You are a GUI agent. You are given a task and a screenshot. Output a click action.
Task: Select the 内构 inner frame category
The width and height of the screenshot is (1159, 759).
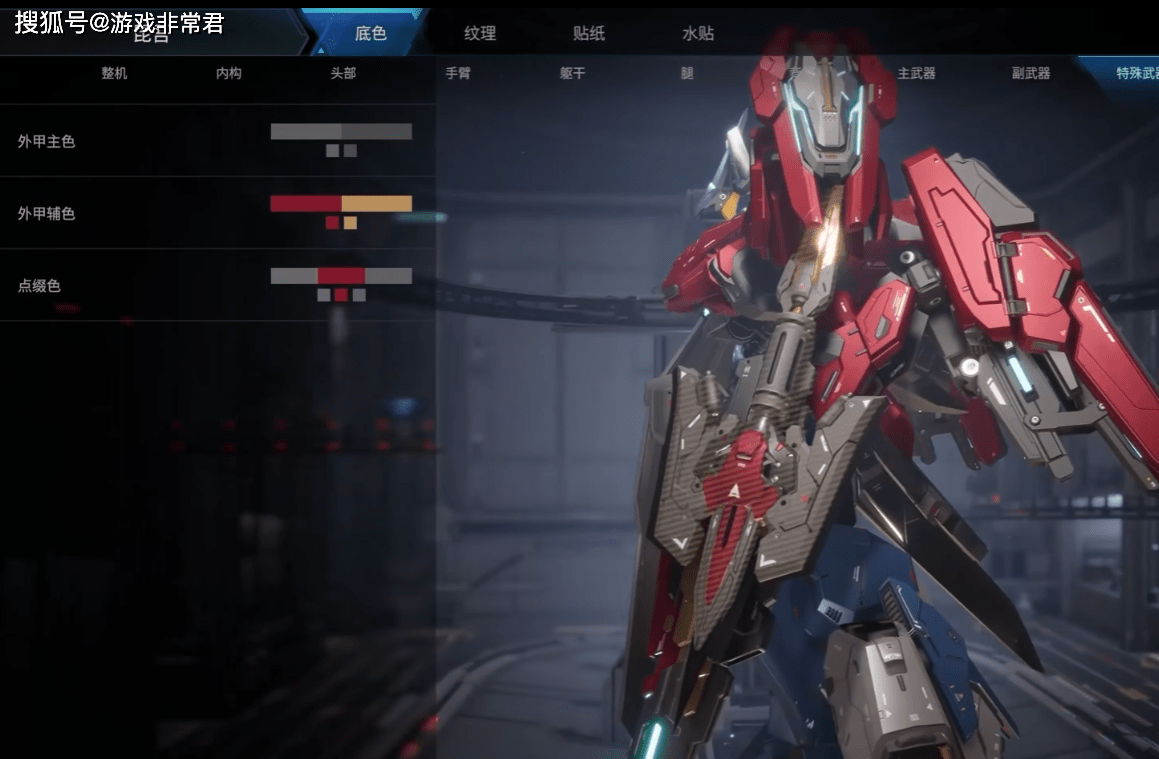pos(229,73)
